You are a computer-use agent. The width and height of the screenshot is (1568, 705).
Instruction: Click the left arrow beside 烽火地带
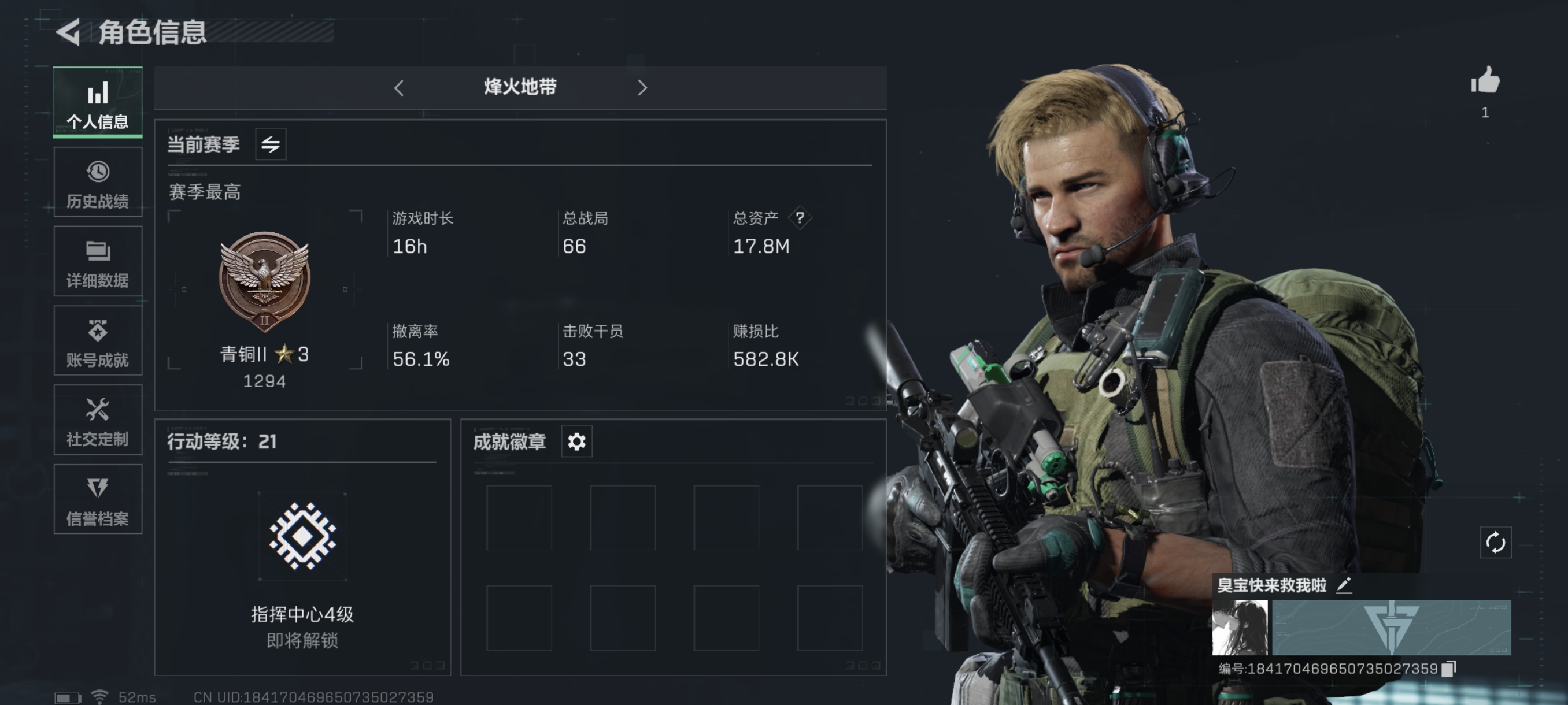click(399, 88)
